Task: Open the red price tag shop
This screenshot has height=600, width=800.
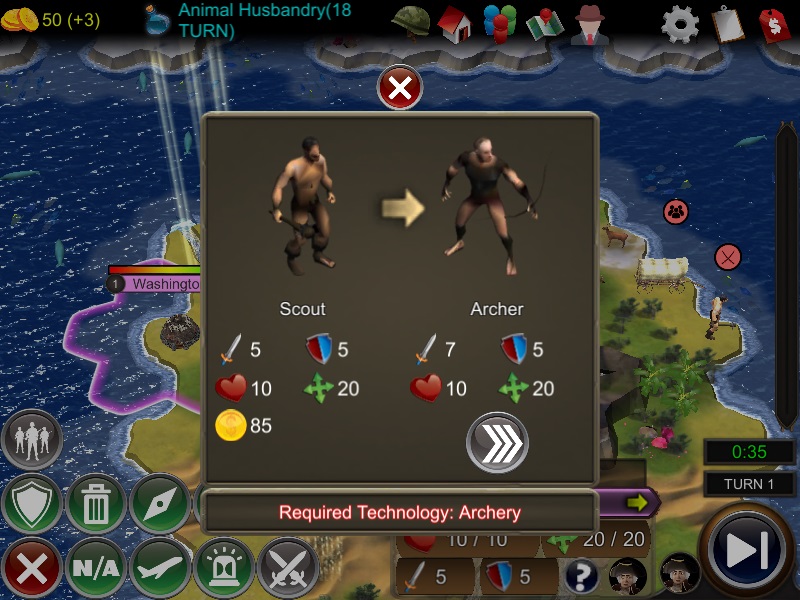Action: tap(774, 23)
